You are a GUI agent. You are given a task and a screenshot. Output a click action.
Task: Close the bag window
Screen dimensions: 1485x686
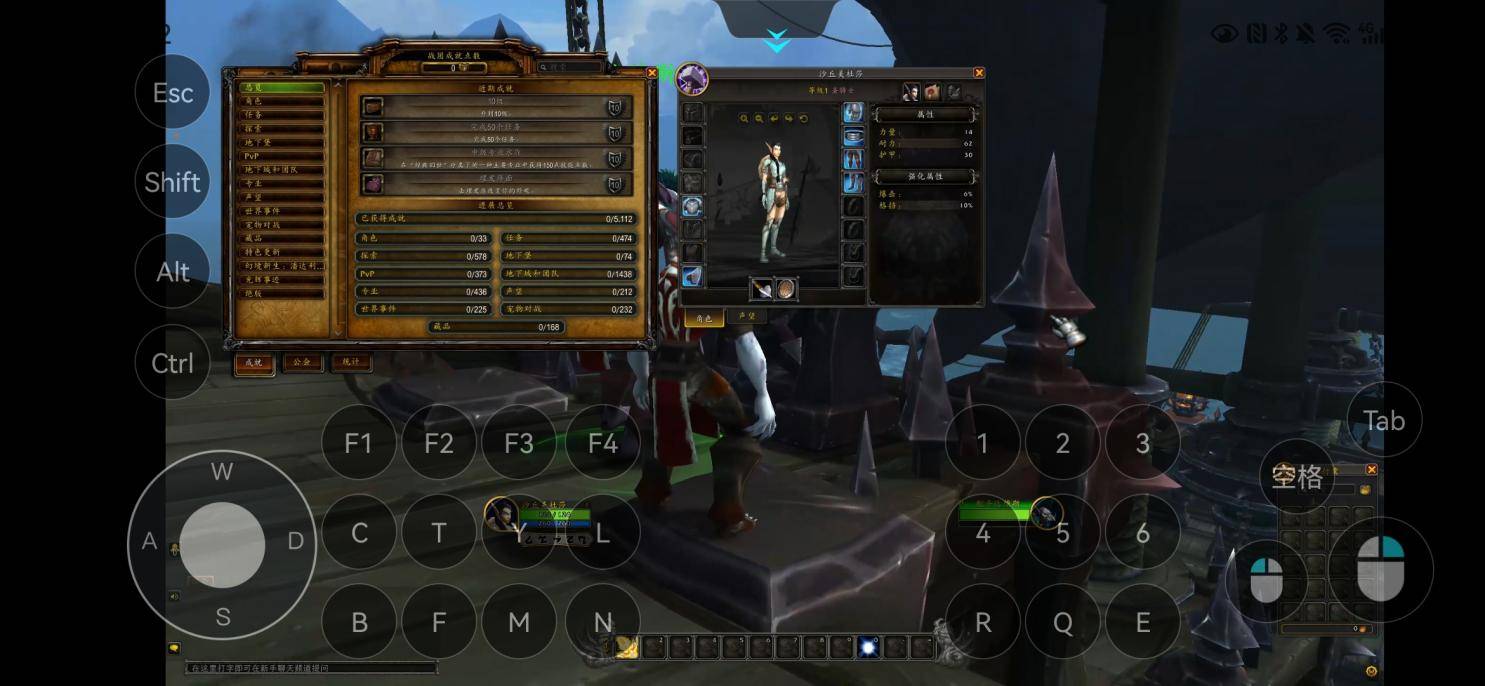click(1371, 470)
